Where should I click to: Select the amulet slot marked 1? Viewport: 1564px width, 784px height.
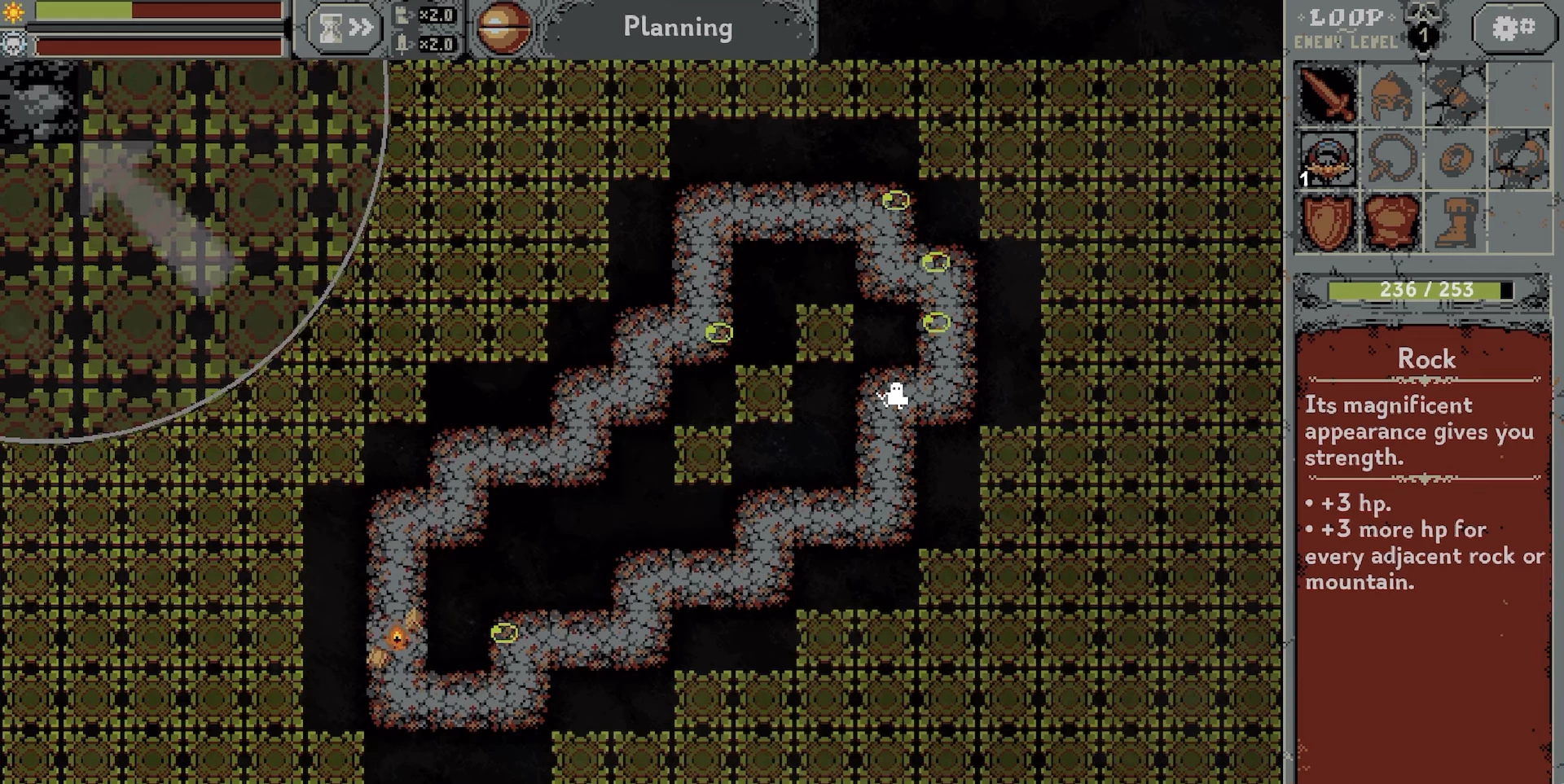coord(1327,159)
